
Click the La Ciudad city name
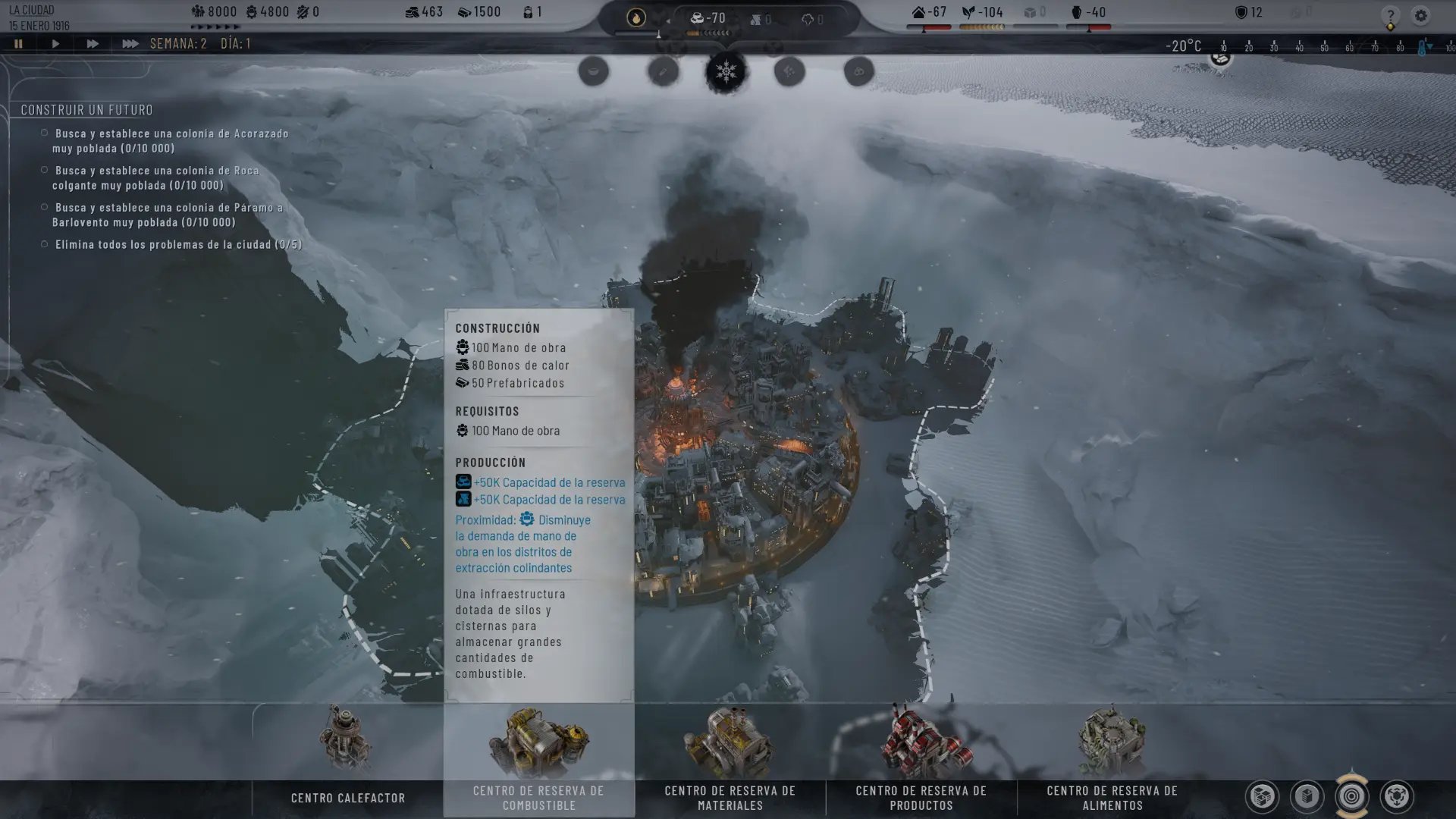[x=31, y=11]
